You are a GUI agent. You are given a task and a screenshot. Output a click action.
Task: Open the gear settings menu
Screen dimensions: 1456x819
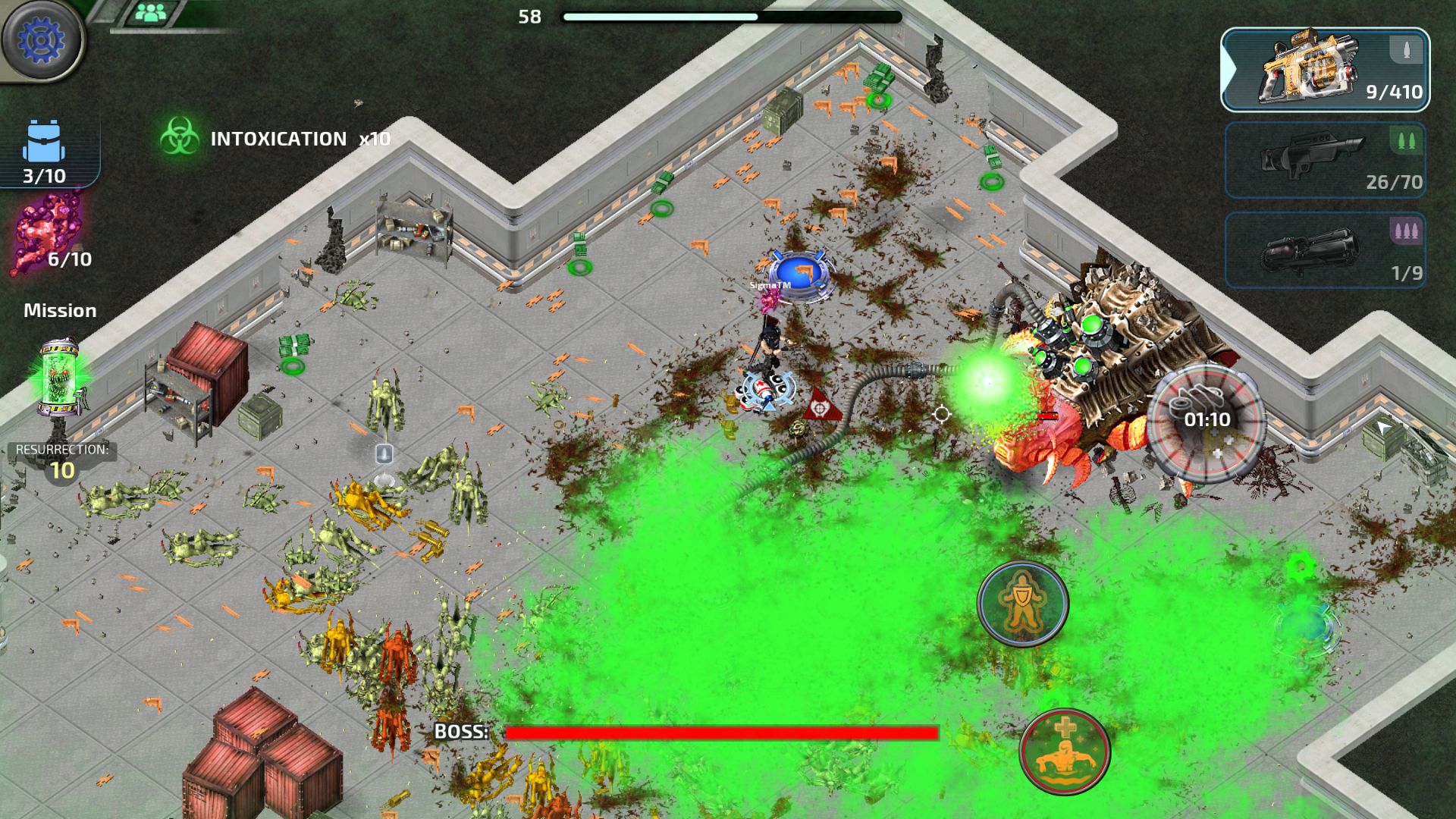click(x=42, y=39)
